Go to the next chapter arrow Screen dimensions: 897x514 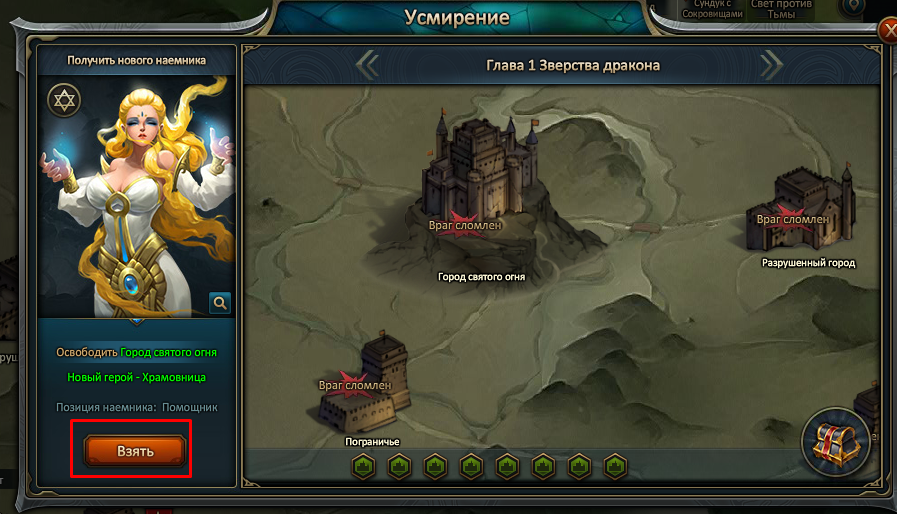click(x=771, y=65)
